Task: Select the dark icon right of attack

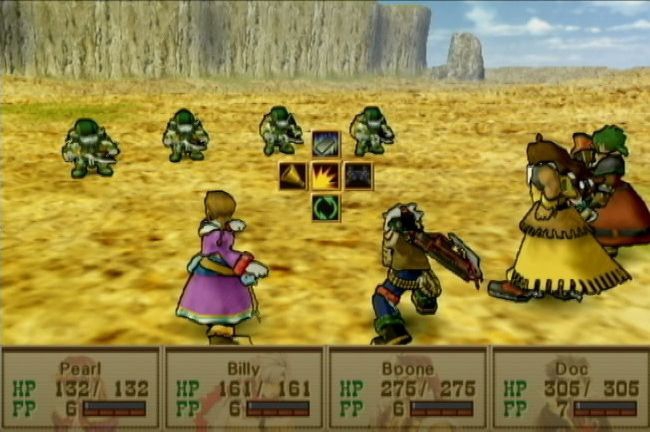Action: pyautogui.click(x=358, y=177)
